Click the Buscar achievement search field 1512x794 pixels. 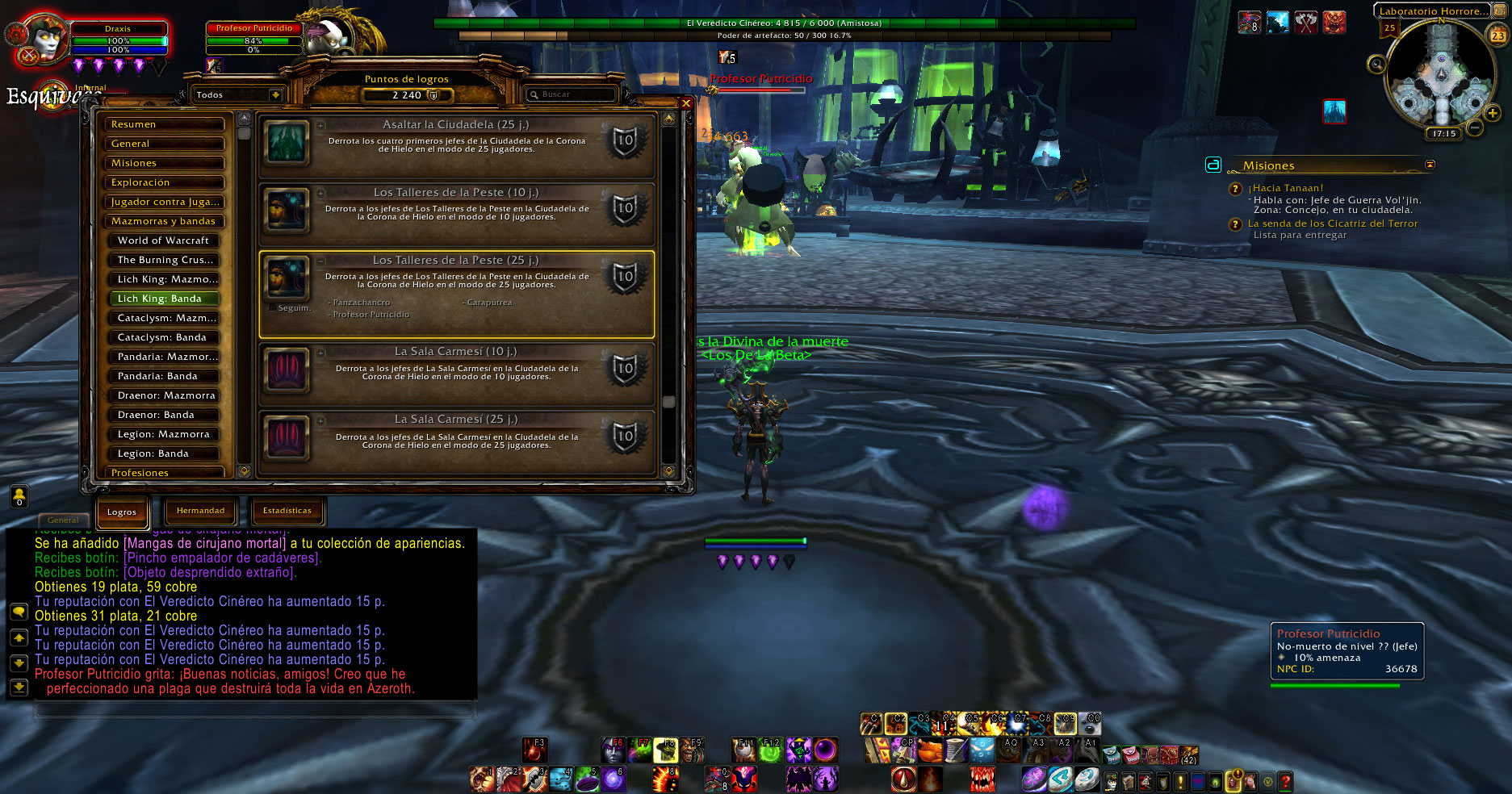click(x=572, y=94)
